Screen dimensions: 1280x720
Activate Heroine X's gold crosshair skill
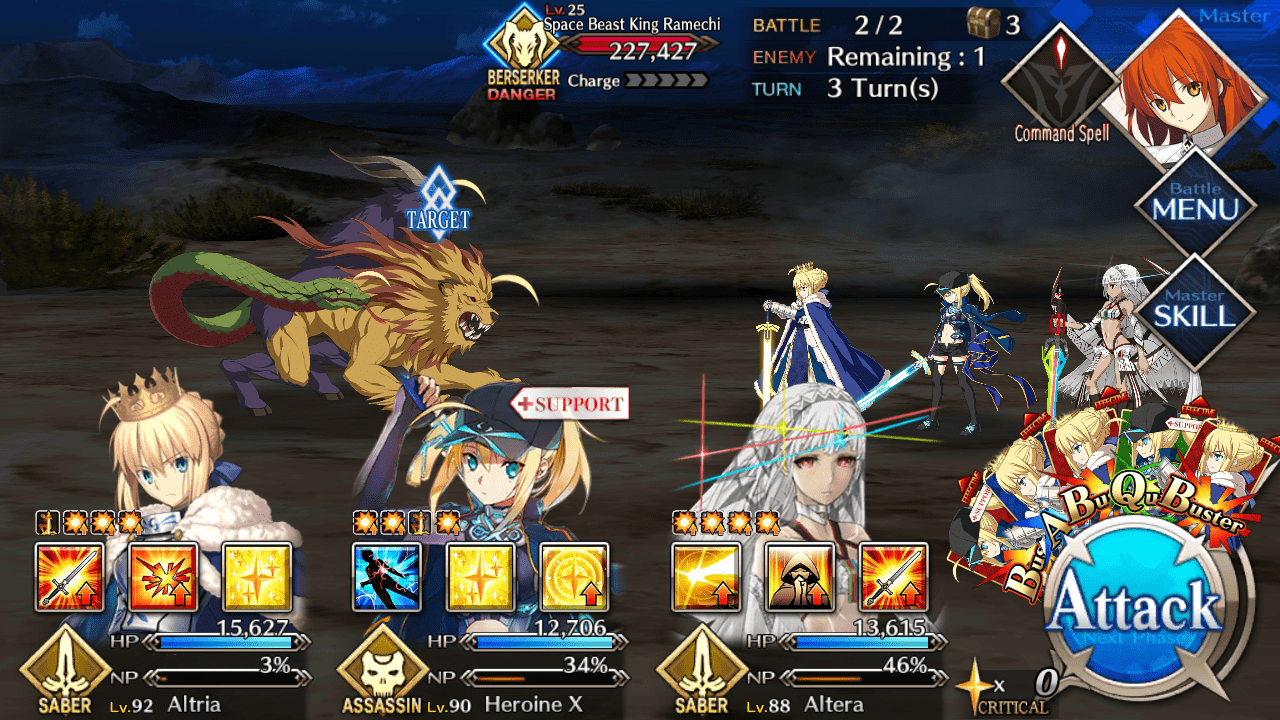[x=575, y=577]
